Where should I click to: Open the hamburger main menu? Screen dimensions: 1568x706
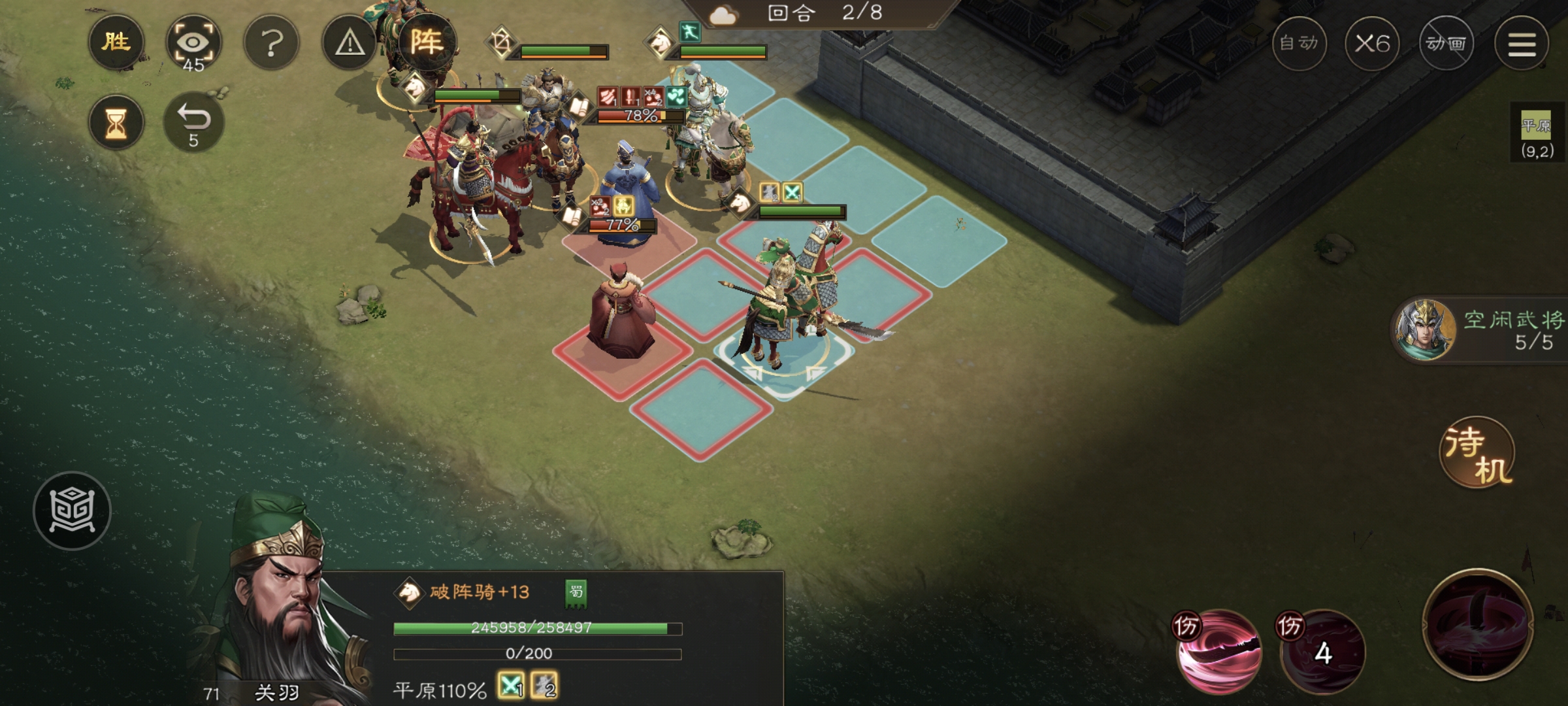coord(1522,44)
